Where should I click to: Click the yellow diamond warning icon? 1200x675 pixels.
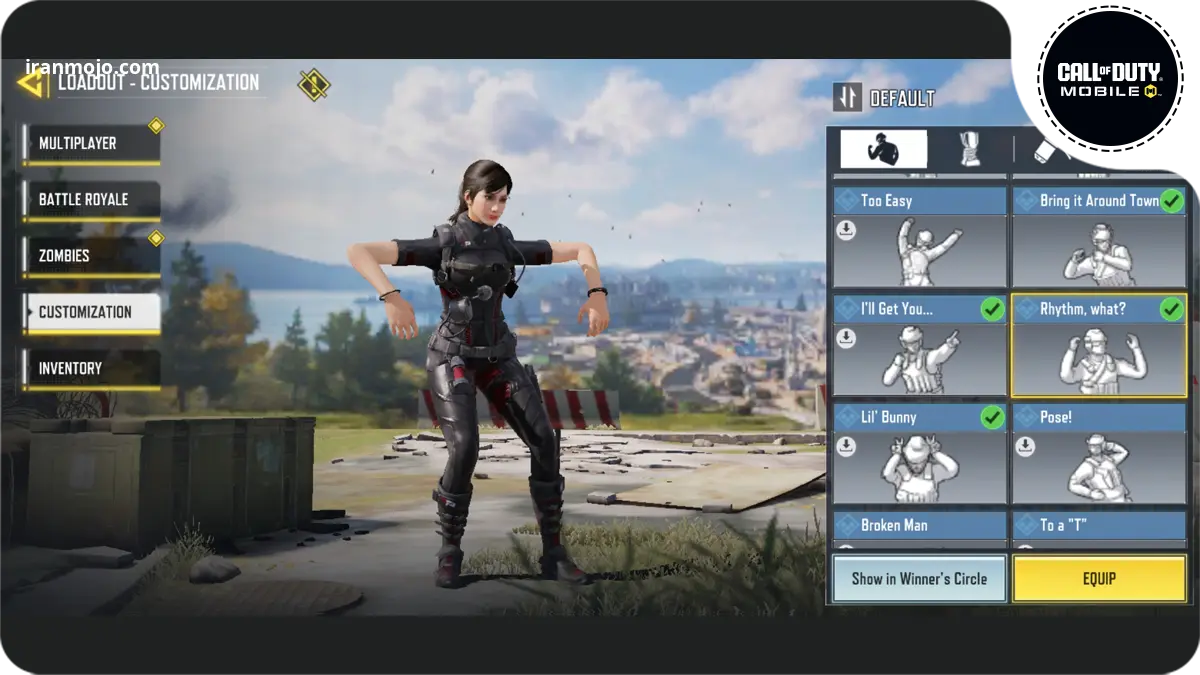click(x=314, y=84)
